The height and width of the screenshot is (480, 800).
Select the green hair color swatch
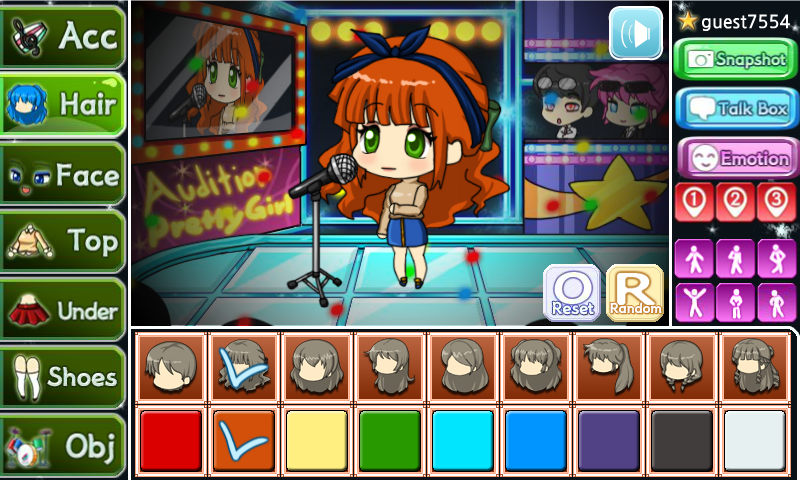tap(389, 440)
